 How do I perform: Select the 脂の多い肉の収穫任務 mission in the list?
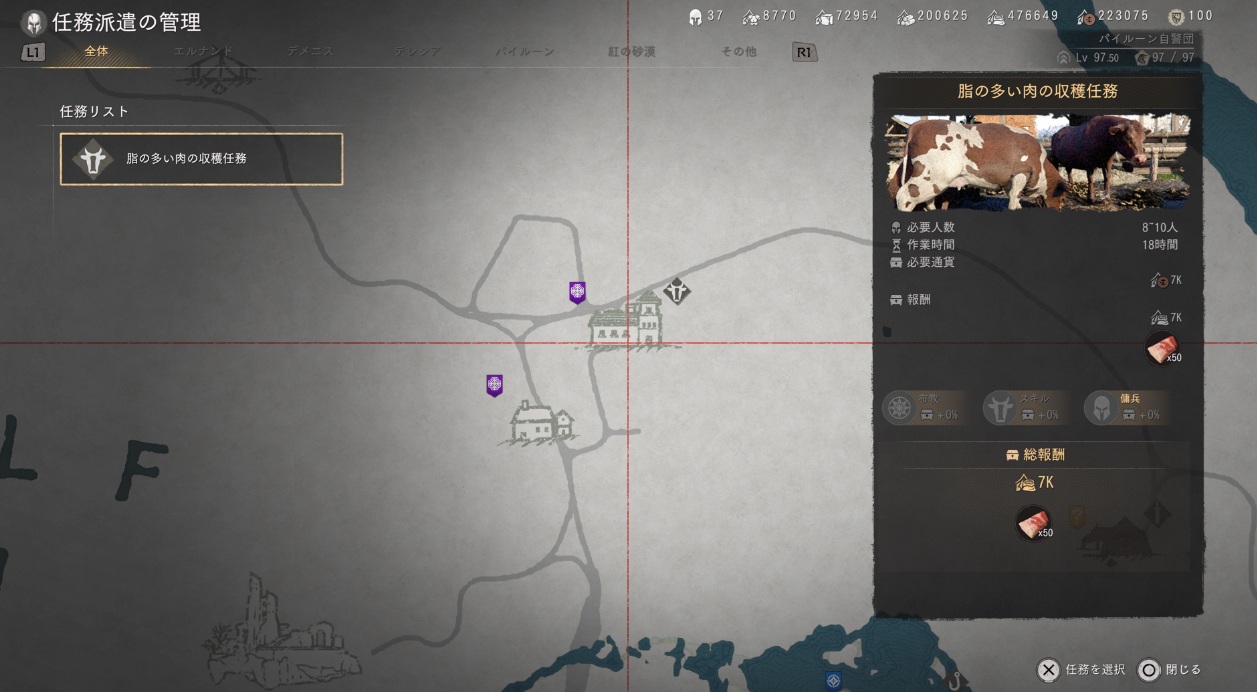[x=201, y=159]
